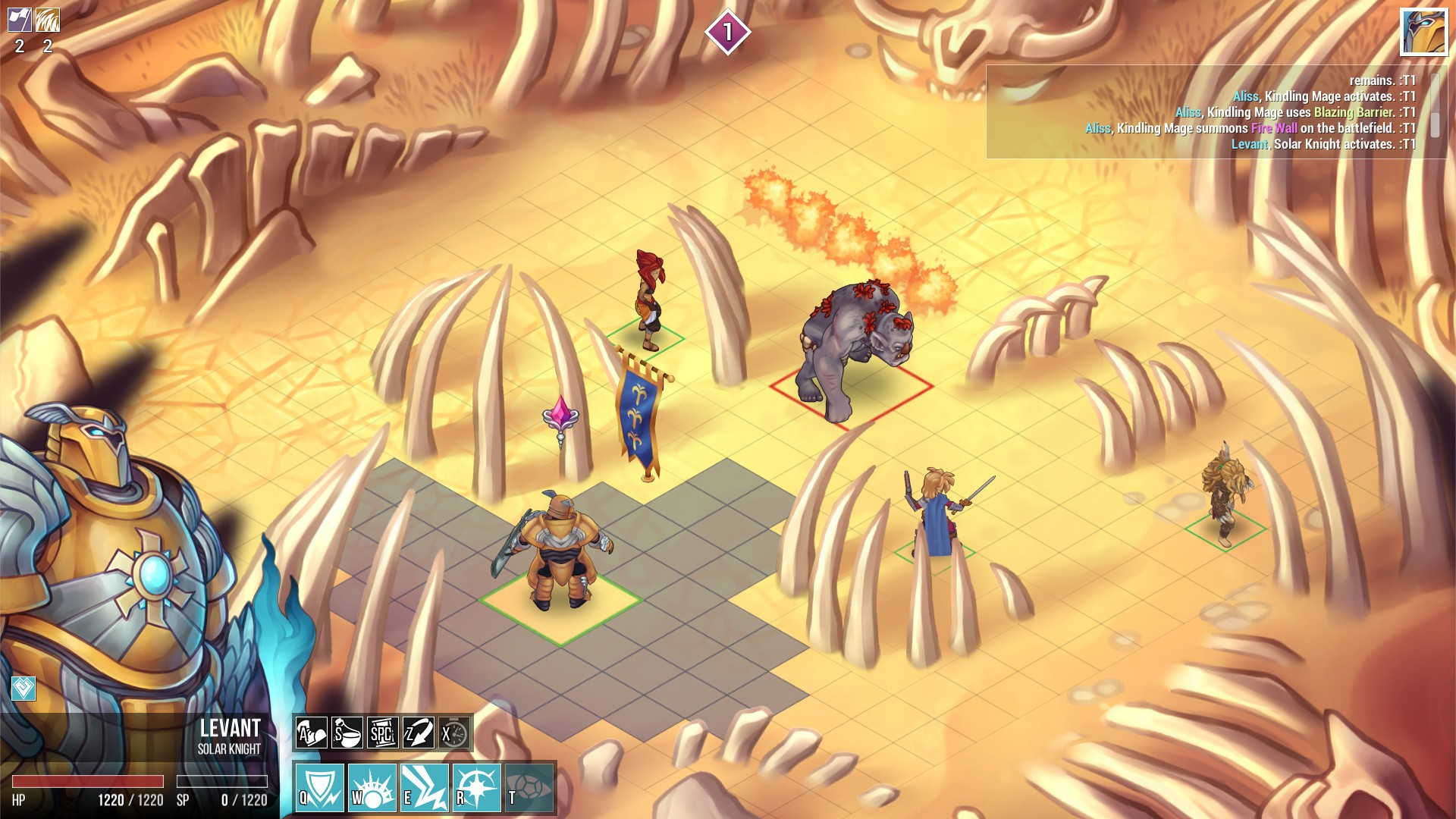Activate the shield with lightning ability
The image size is (1456, 819).
319,787
